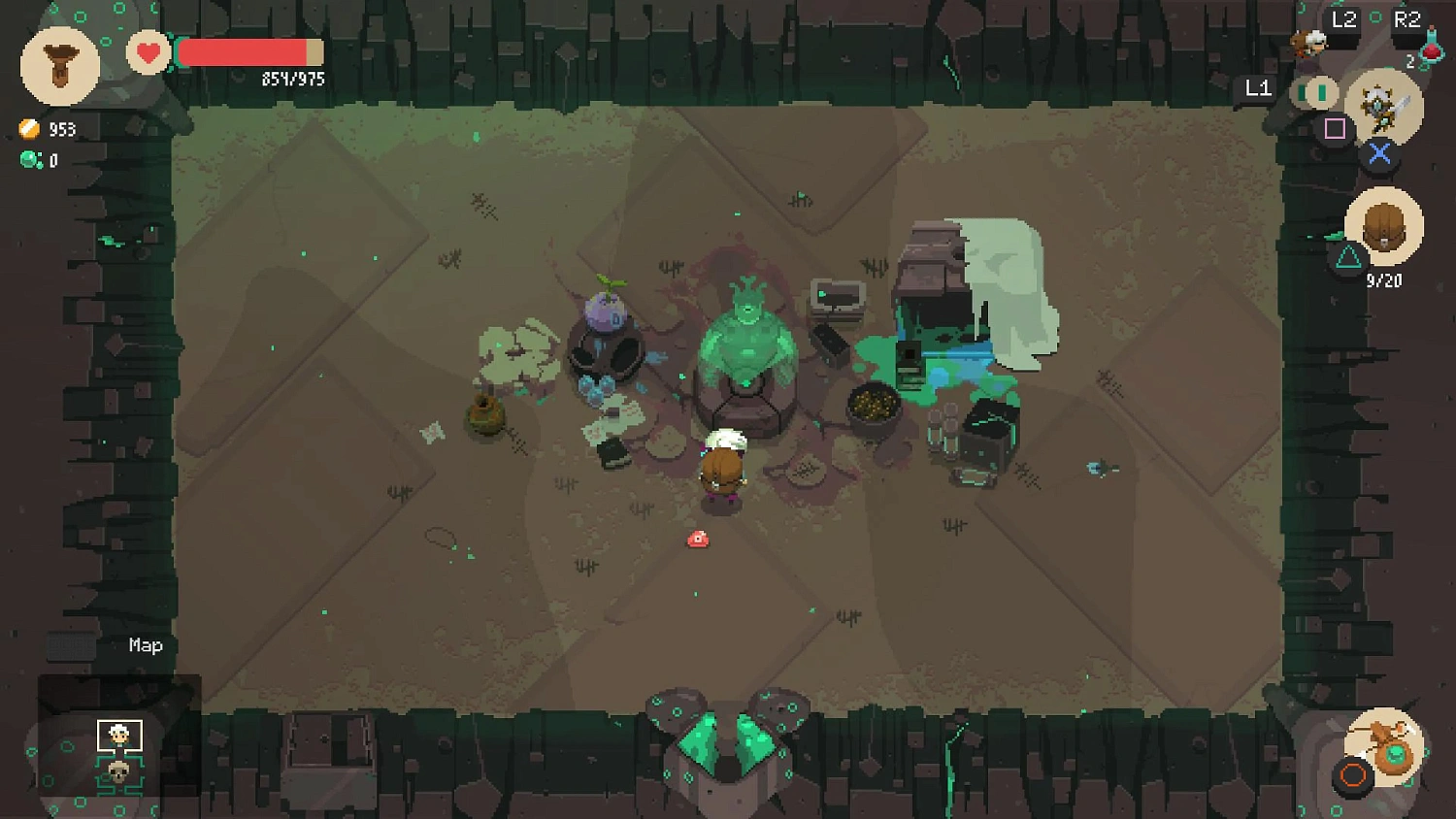This screenshot has width=1456, height=819.
Task: Select the gold coin currency icon
Action: click(x=29, y=128)
